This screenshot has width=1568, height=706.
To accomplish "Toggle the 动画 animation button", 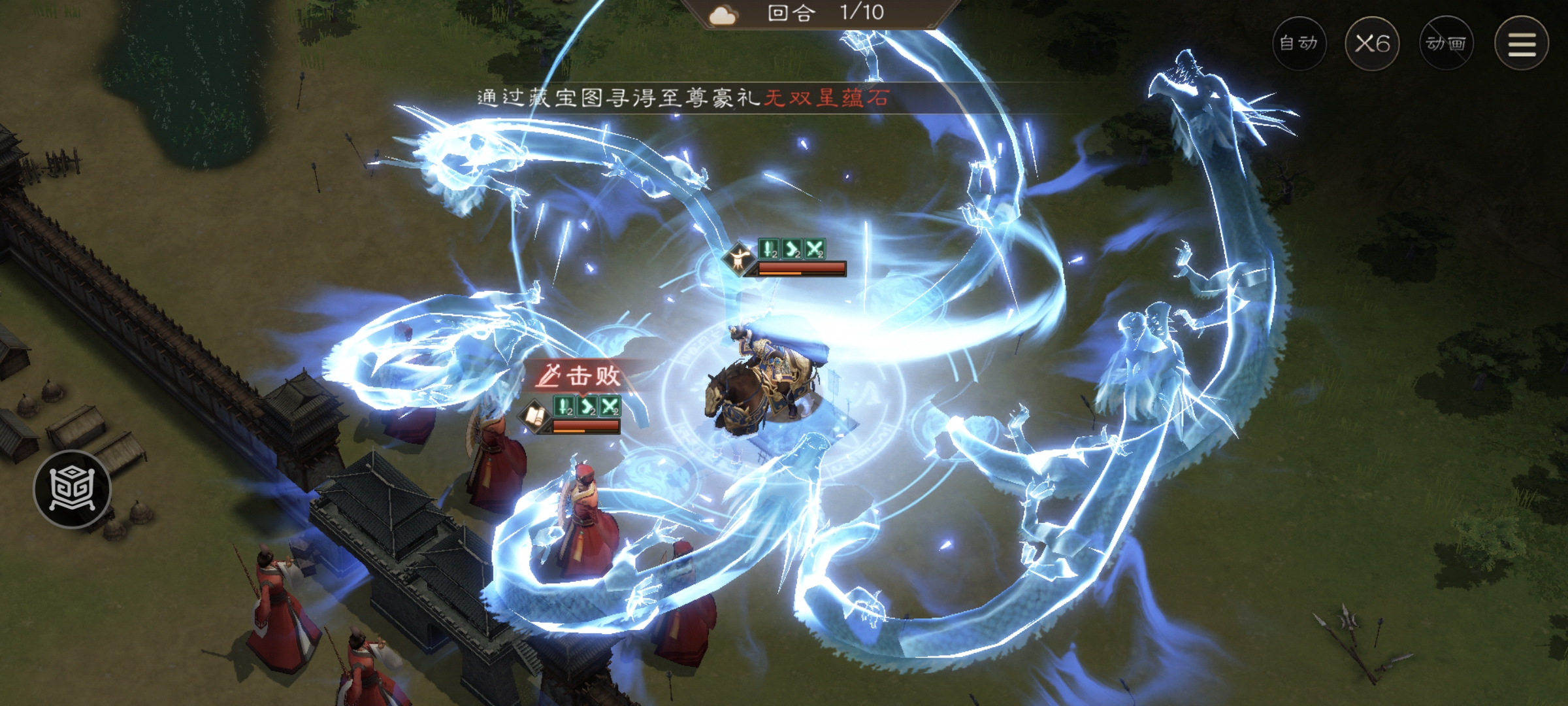I will pyautogui.click(x=1446, y=44).
